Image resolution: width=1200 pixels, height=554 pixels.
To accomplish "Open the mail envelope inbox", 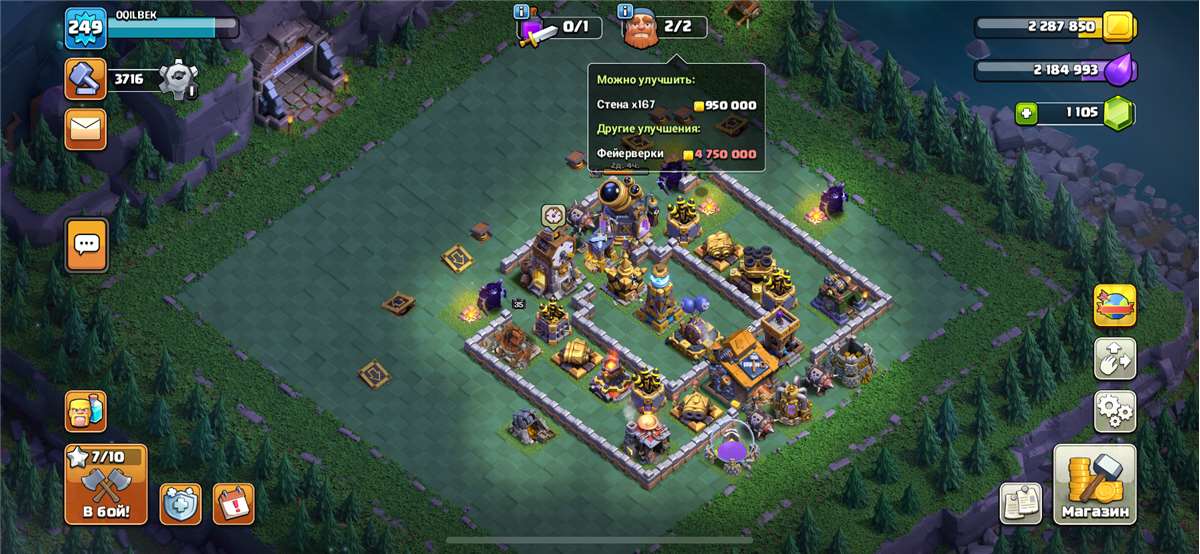I will click(x=86, y=129).
